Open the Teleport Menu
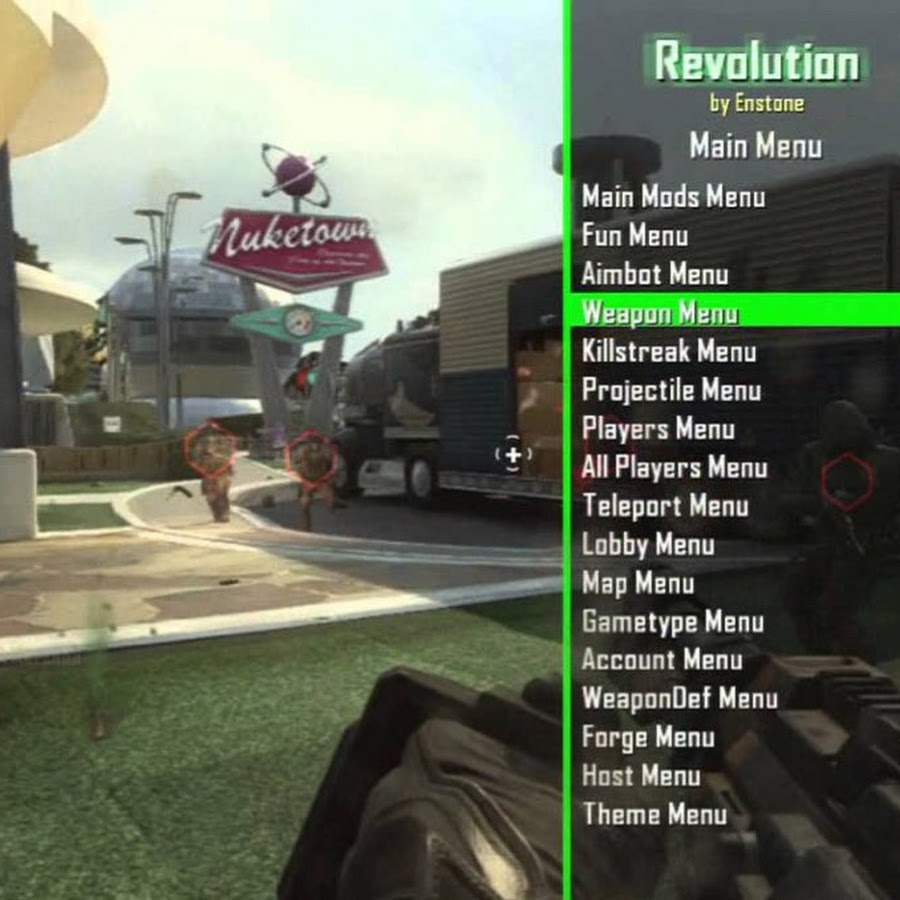900x900 pixels. click(x=664, y=506)
